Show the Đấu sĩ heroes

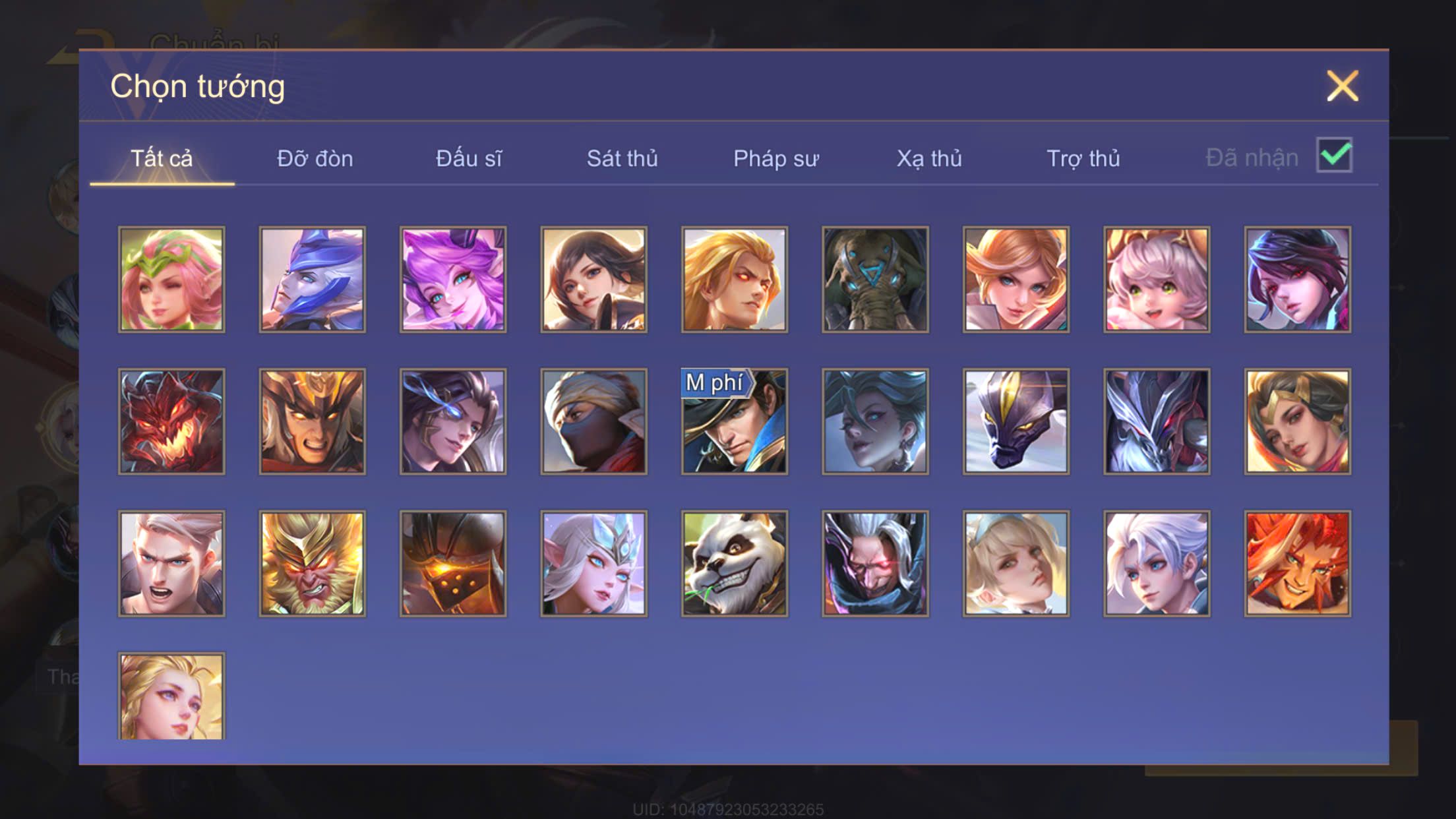pos(468,159)
